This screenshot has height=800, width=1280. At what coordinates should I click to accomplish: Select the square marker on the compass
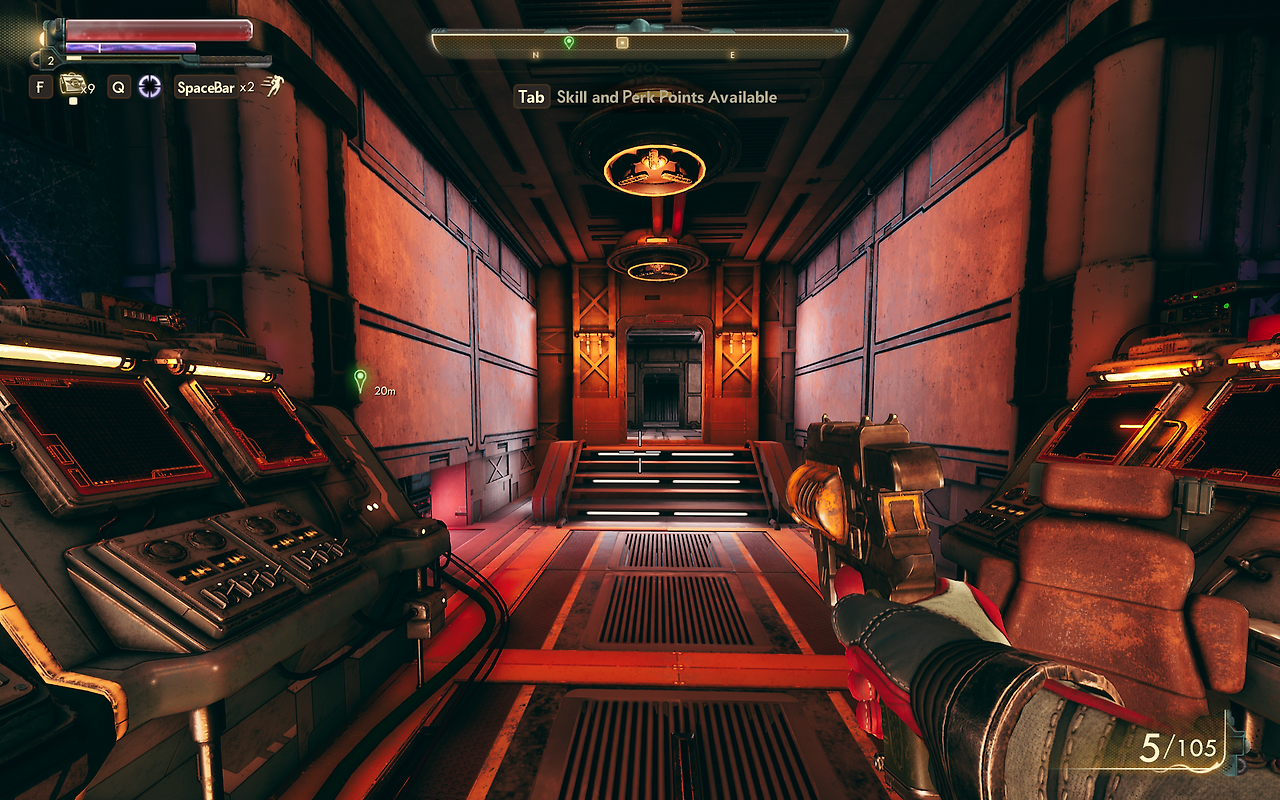click(622, 43)
